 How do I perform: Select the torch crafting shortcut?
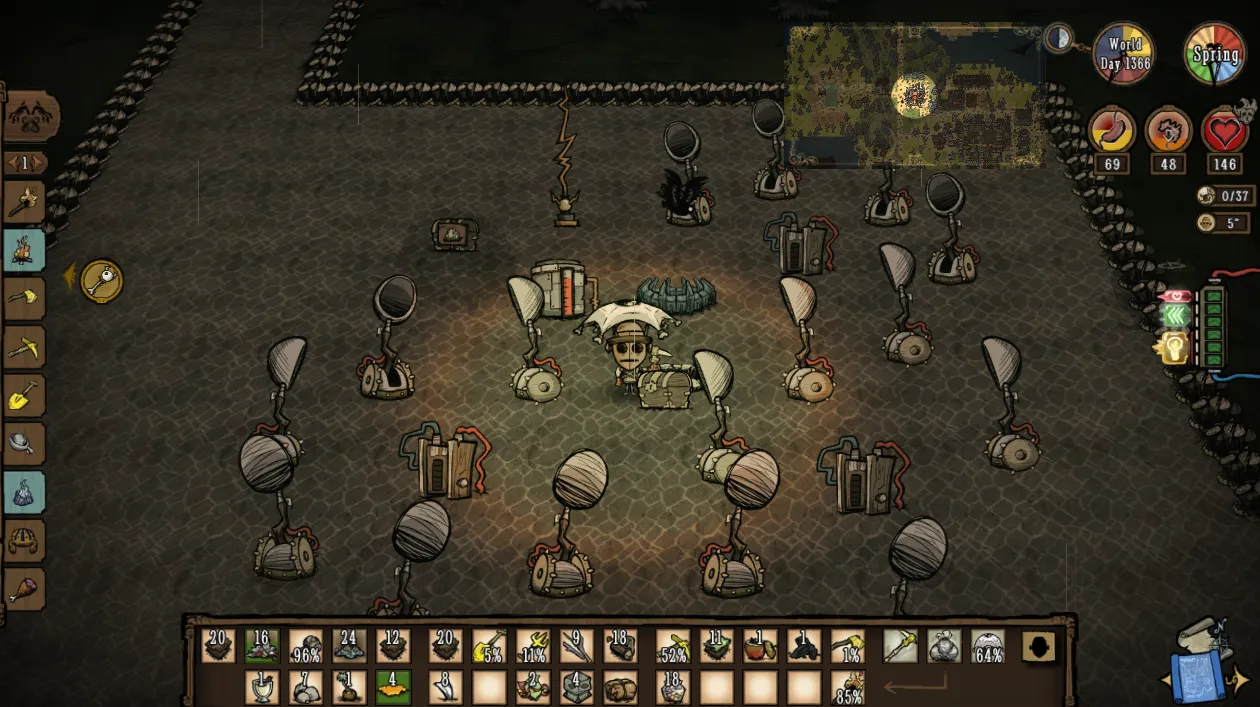click(x=24, y=203)
